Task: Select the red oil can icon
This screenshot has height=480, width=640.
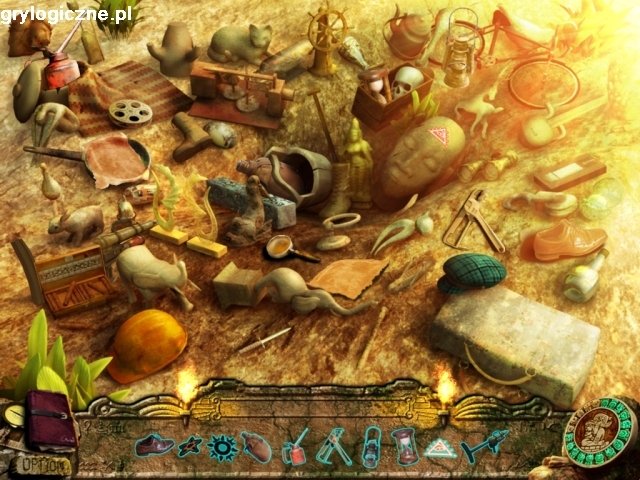Action: (295, 446)
